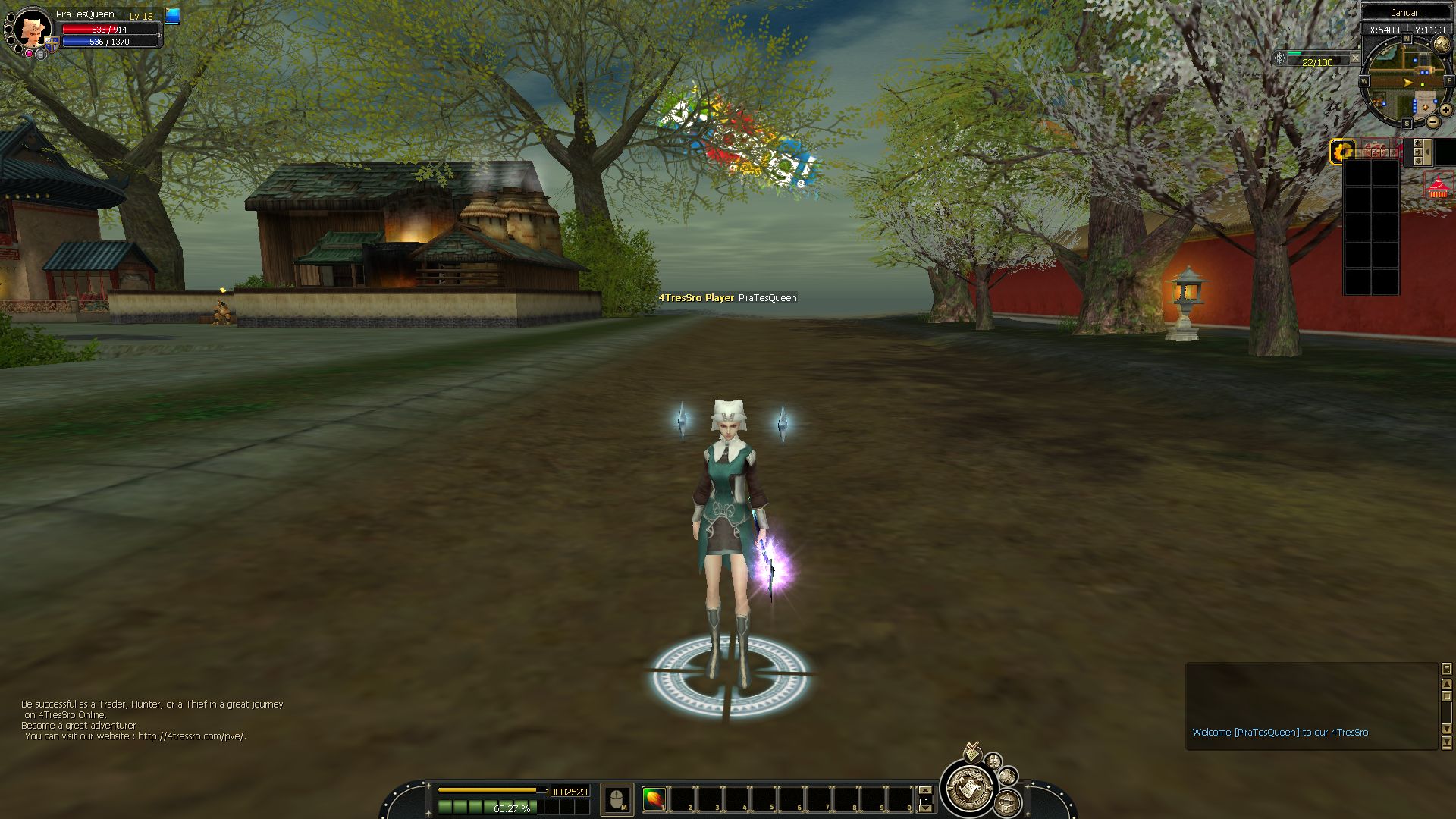Open the world map globe button
The image size is (1456, 819).
(1441, 44)
